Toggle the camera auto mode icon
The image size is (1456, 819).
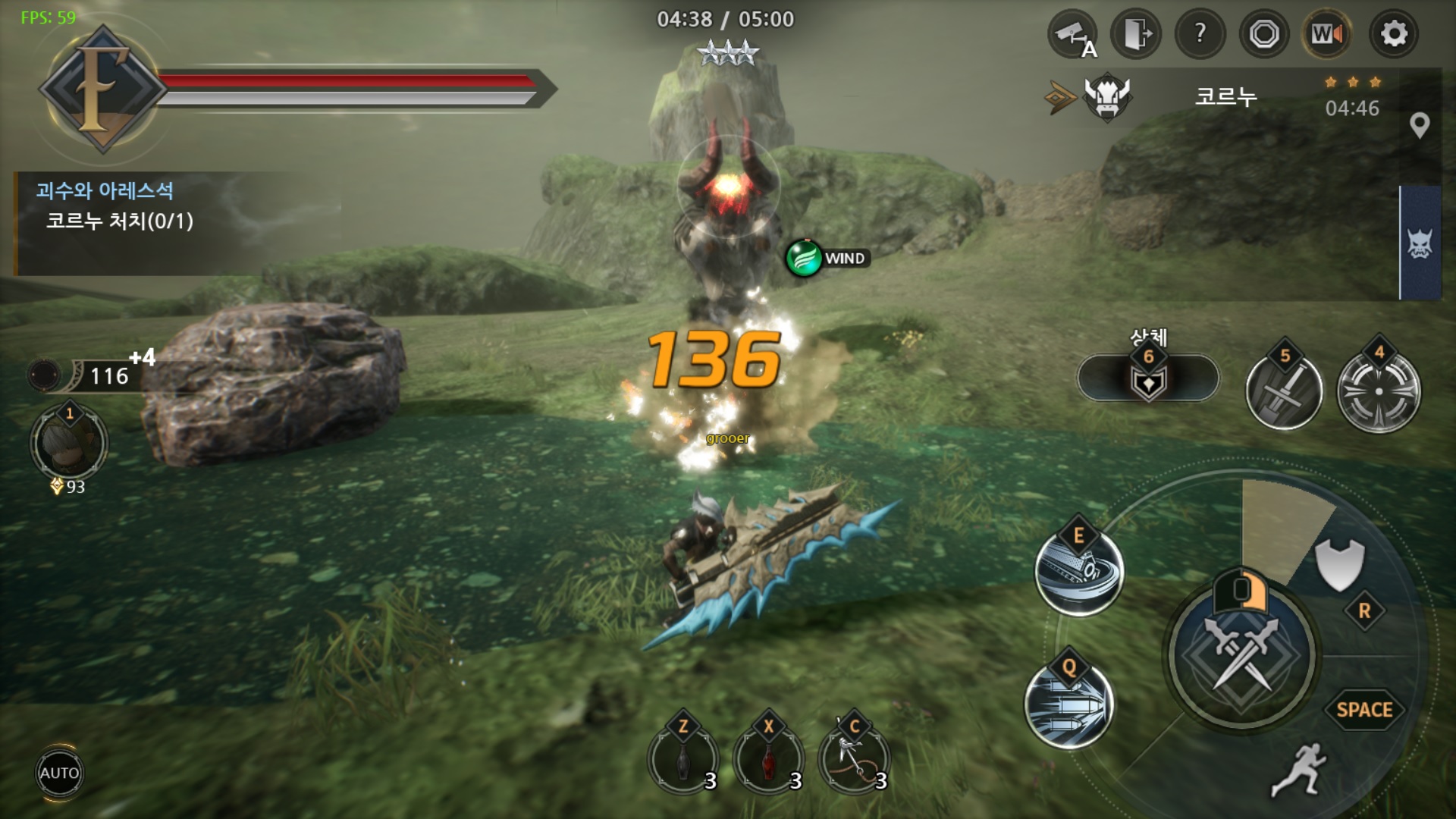1072,34
